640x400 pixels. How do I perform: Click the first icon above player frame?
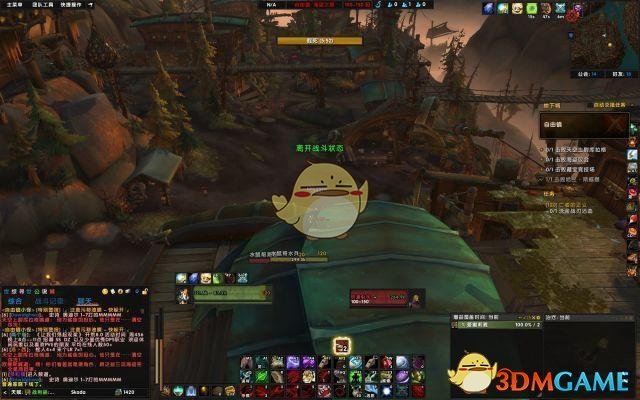182,278
